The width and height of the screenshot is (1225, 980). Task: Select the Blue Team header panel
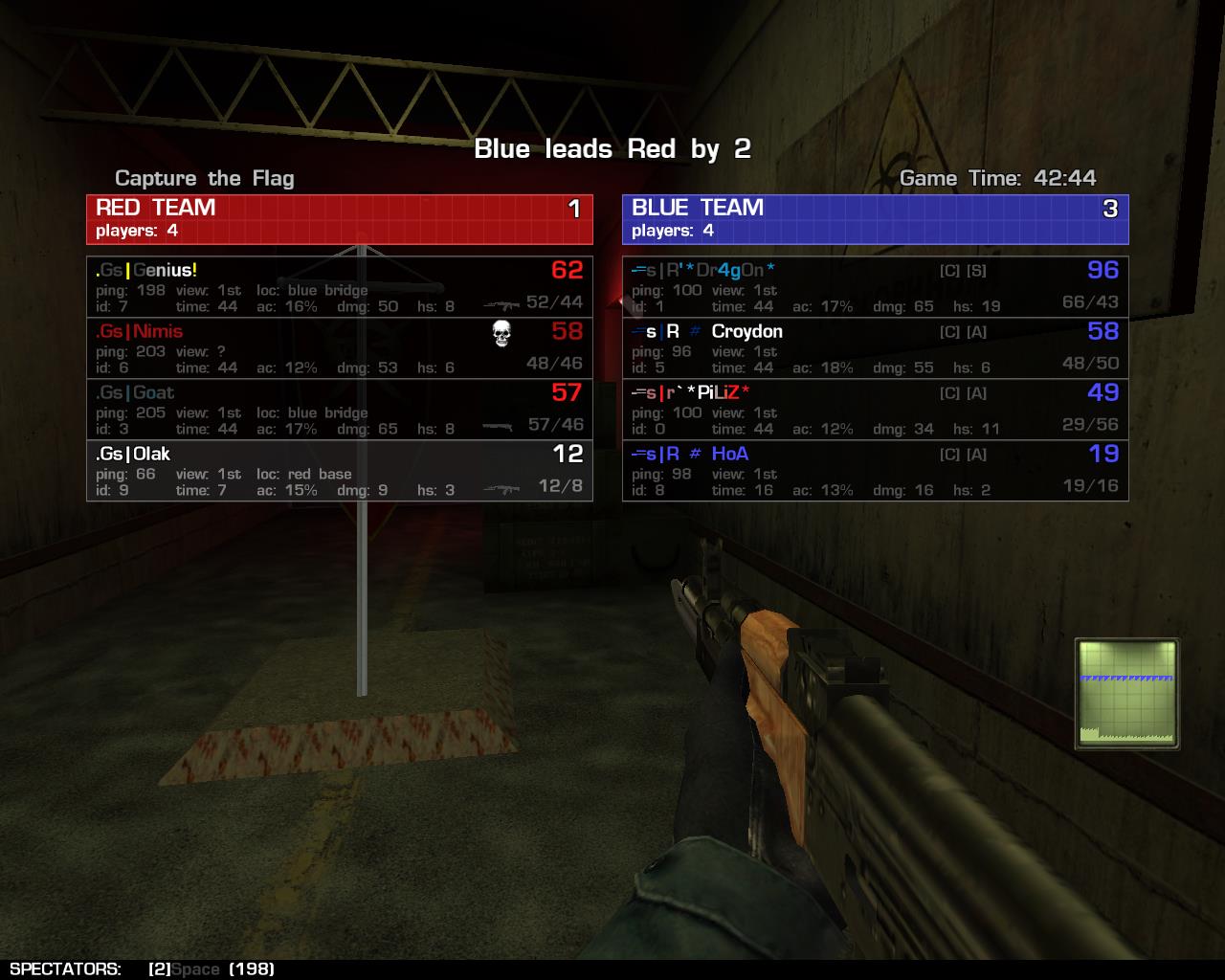point(875,219)
